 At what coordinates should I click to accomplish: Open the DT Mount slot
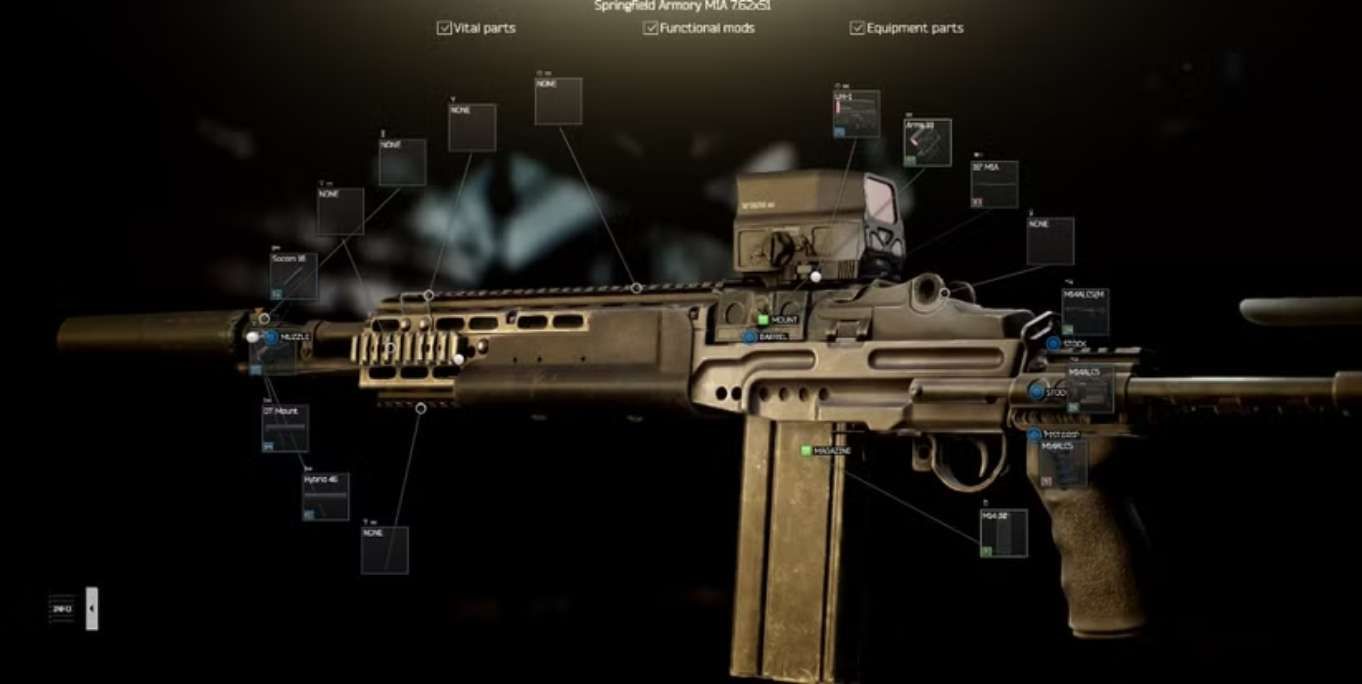click(285, 429)
